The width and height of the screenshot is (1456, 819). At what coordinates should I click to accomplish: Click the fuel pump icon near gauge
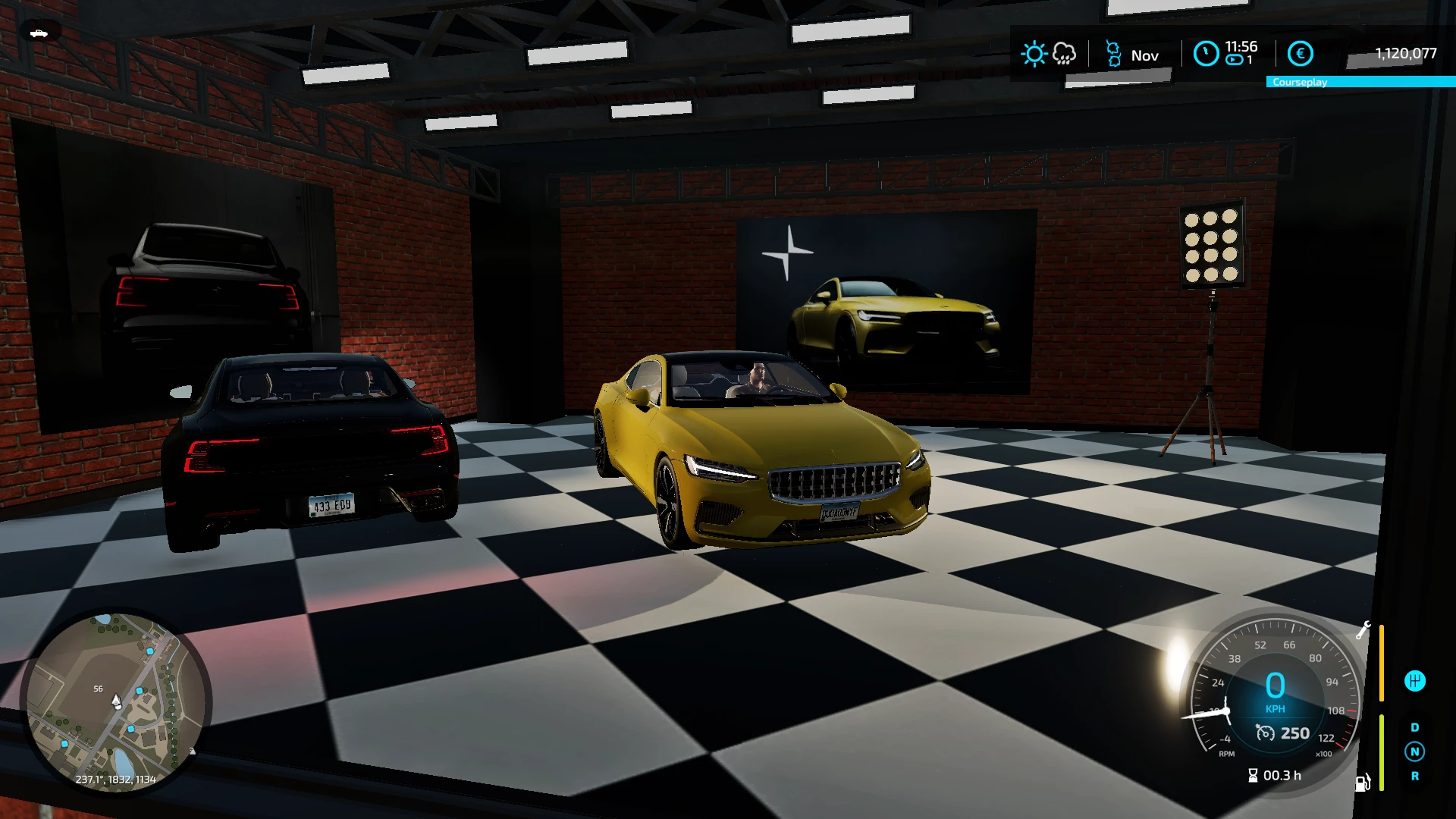(1362, 782)
